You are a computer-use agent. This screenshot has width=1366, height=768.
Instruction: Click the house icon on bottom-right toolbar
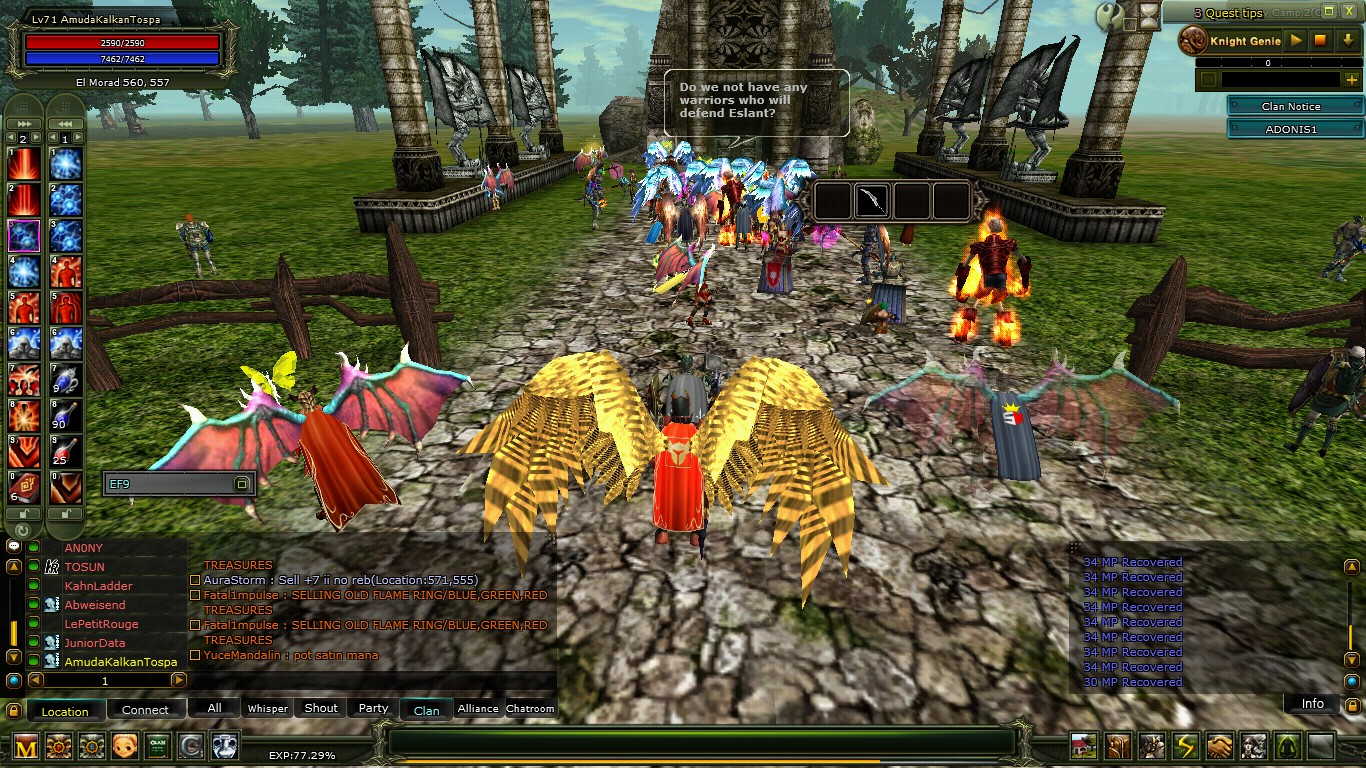coord(1084,745)
